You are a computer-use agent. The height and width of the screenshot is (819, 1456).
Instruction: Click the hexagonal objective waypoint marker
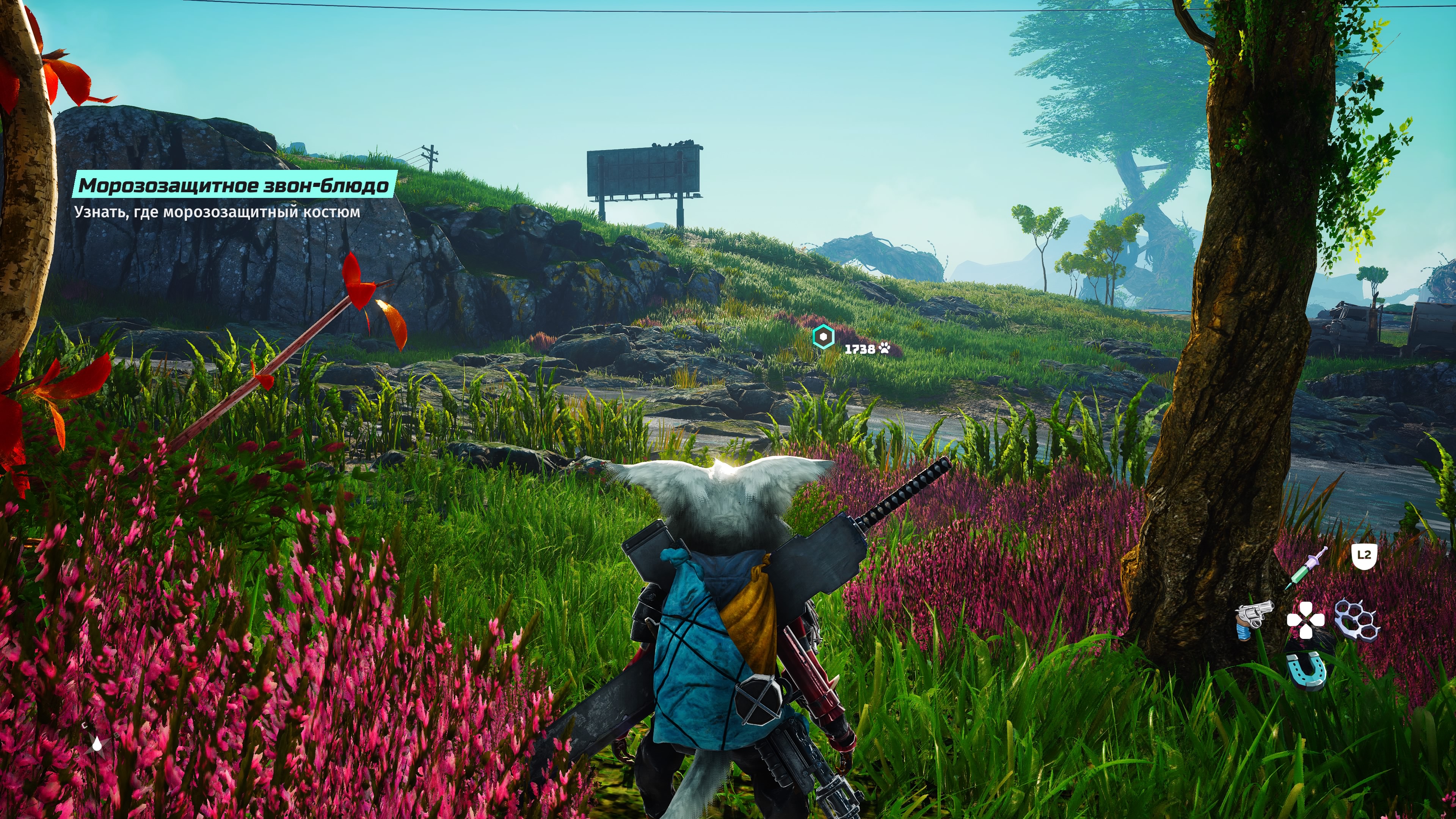824,337
